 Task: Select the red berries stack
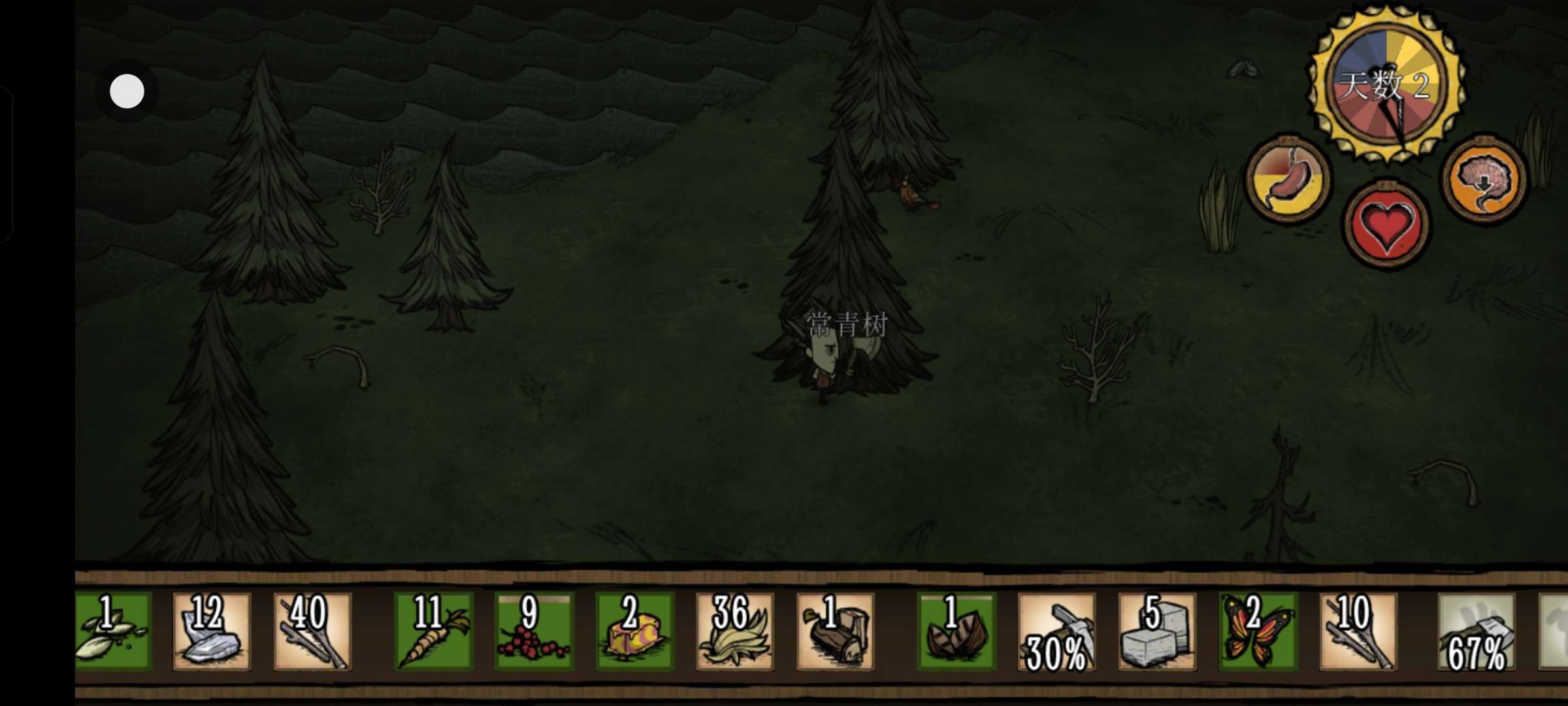[x=534, y=631]
